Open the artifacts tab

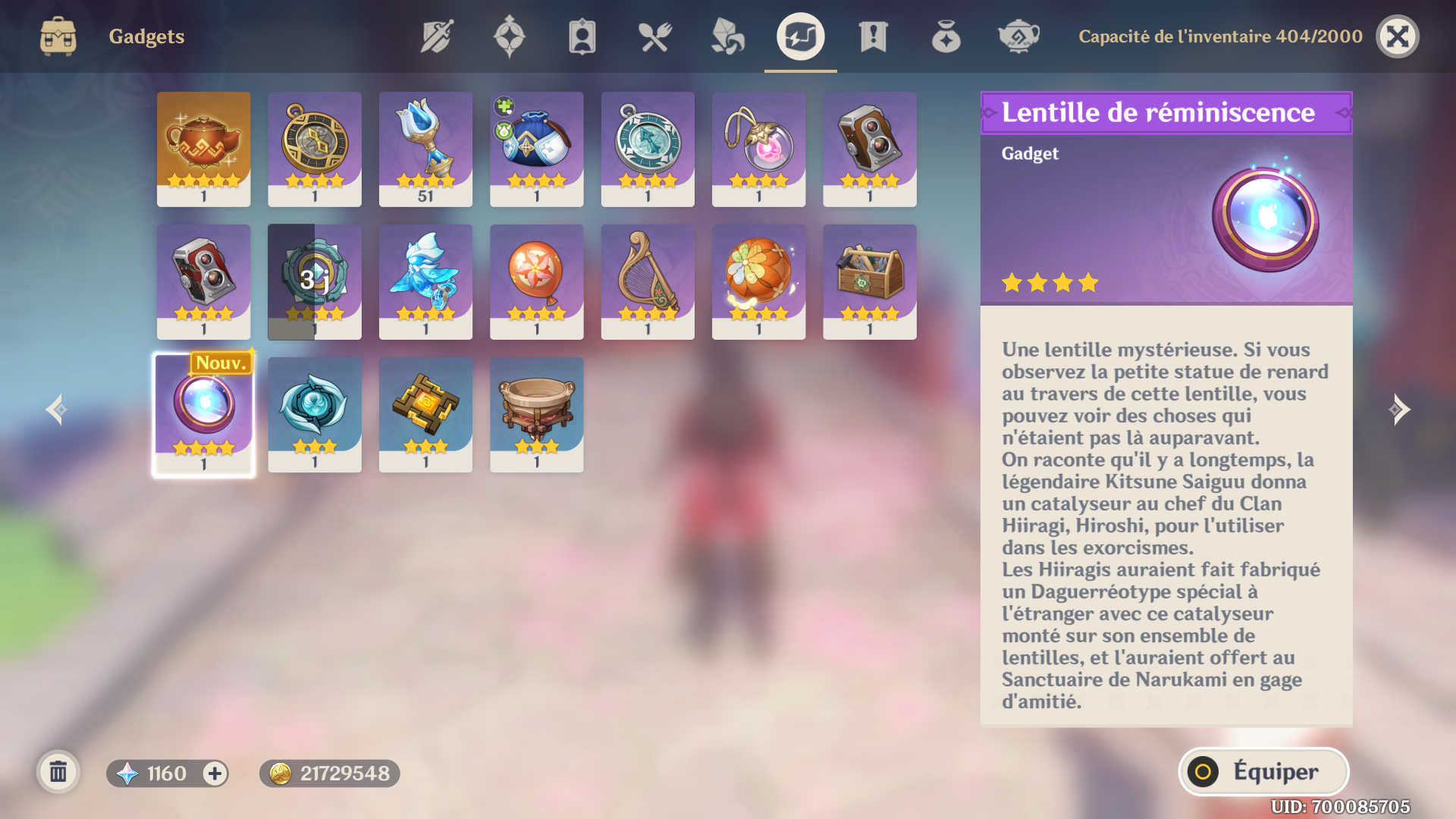509,36
